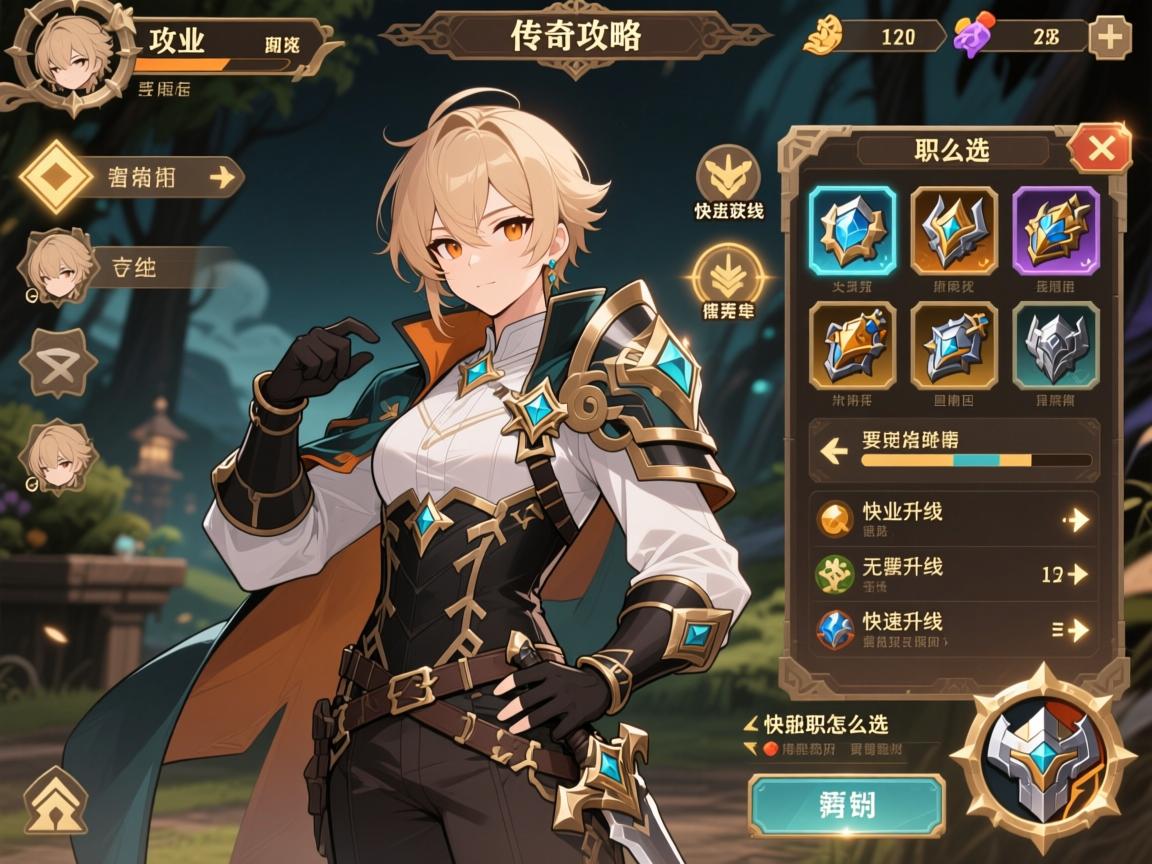The width and height of the screenshot is (1152, 864).
Task: Pick the grey helmet class icon
Action: [x=1055, y=345]
